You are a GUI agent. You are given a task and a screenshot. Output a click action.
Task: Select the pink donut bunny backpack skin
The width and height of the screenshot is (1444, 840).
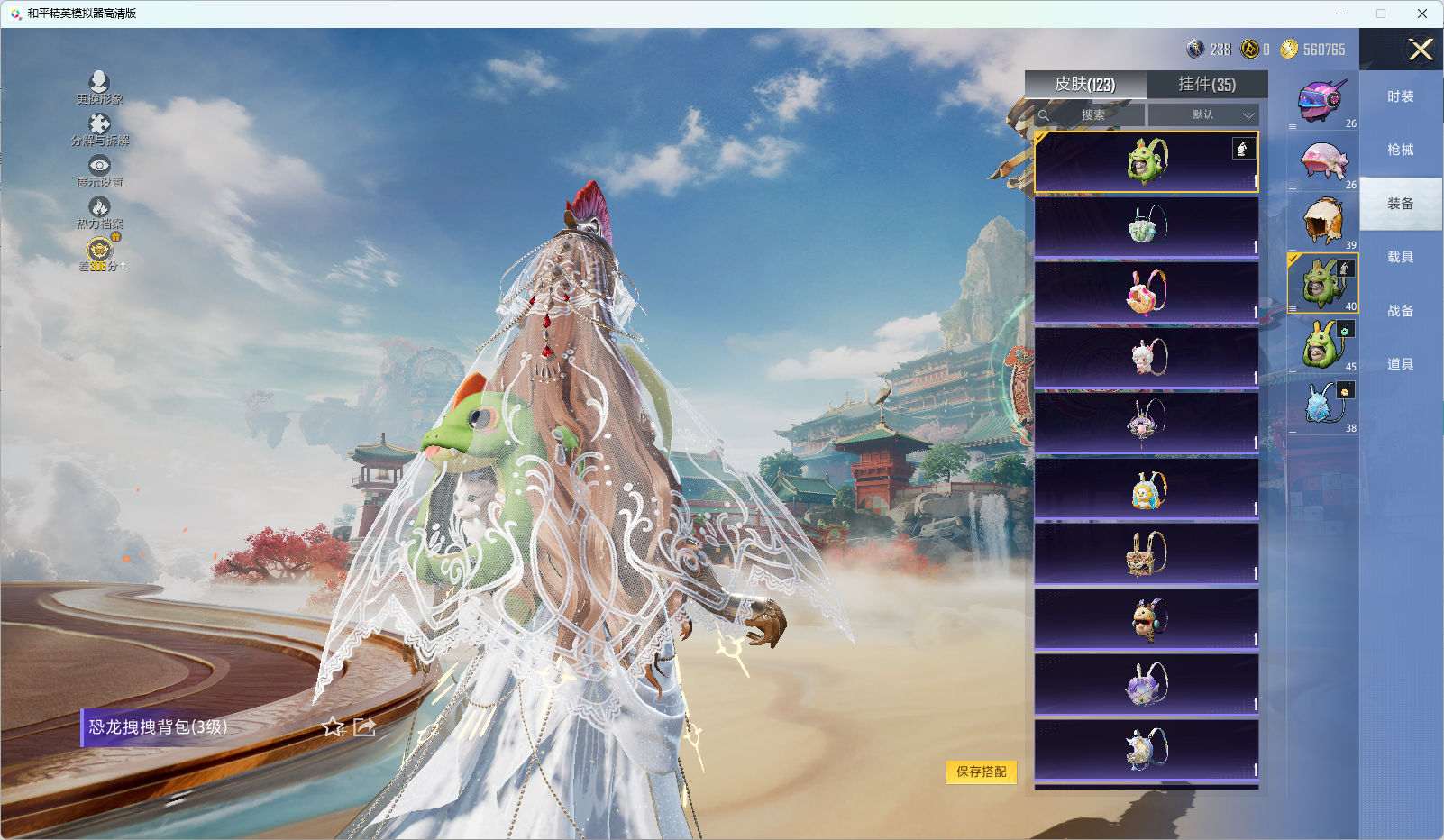1147,292
